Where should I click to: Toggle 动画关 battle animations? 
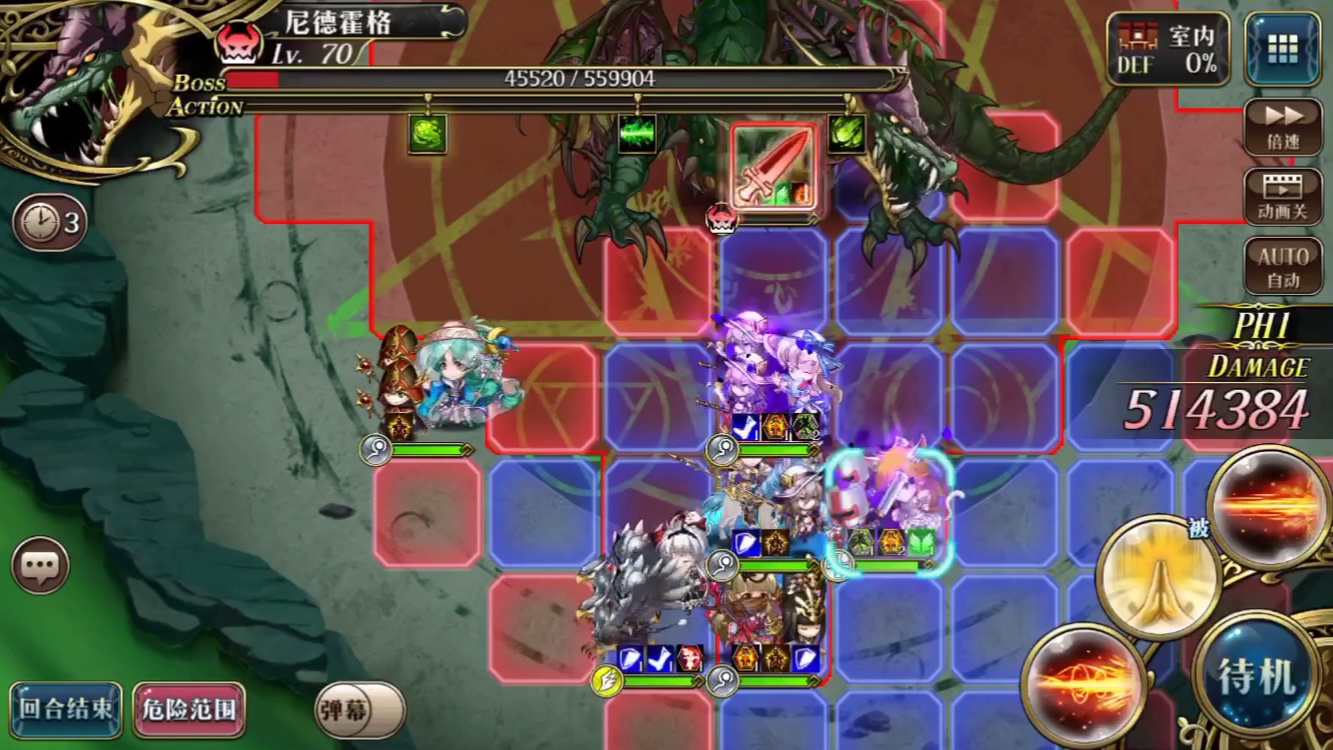click(1284, 194)
